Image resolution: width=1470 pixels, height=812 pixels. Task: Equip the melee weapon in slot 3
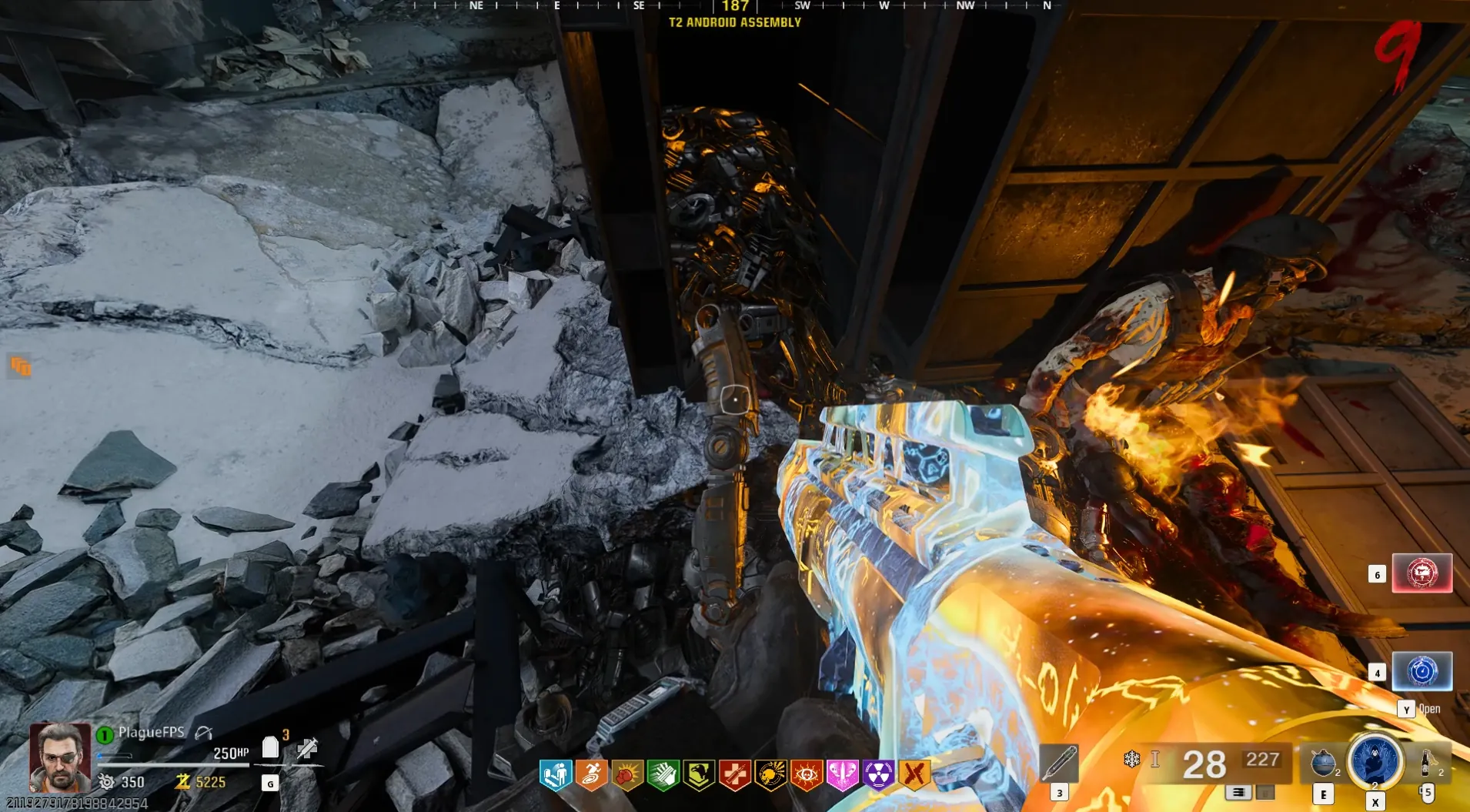click(1059, 764)
